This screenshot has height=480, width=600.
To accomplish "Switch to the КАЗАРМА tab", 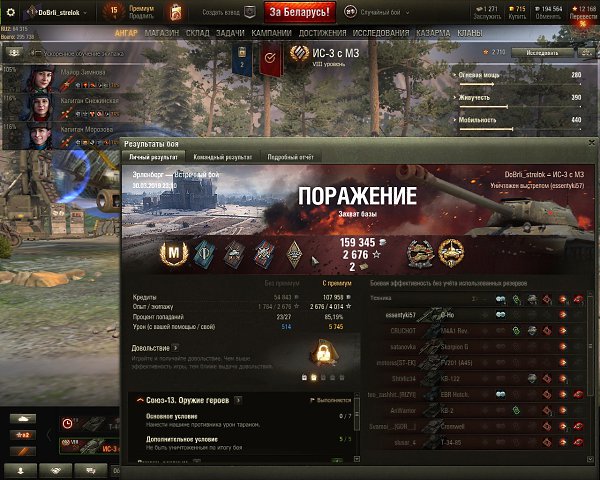I will [432, 32].
